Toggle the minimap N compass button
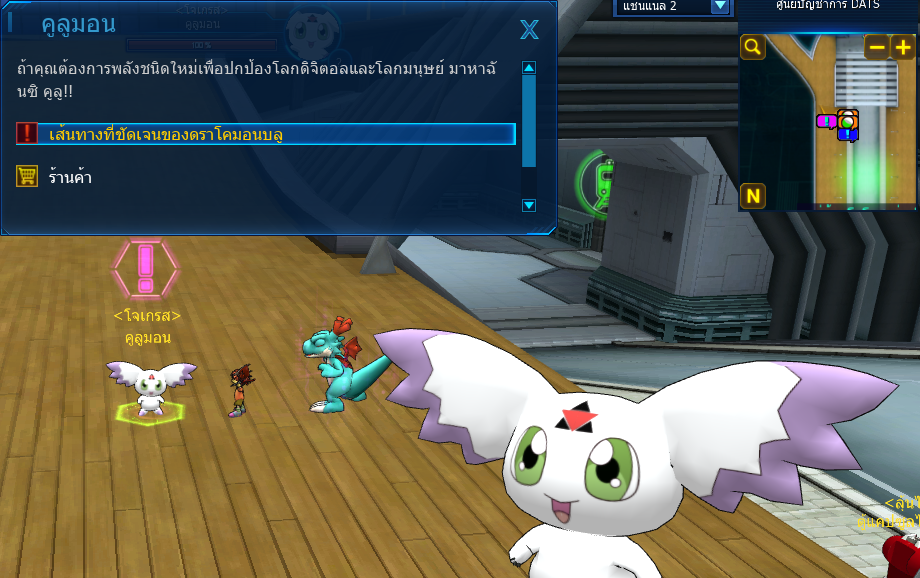Image resolution: width=920 pixels, height=578 pixels. coord(753,195)
